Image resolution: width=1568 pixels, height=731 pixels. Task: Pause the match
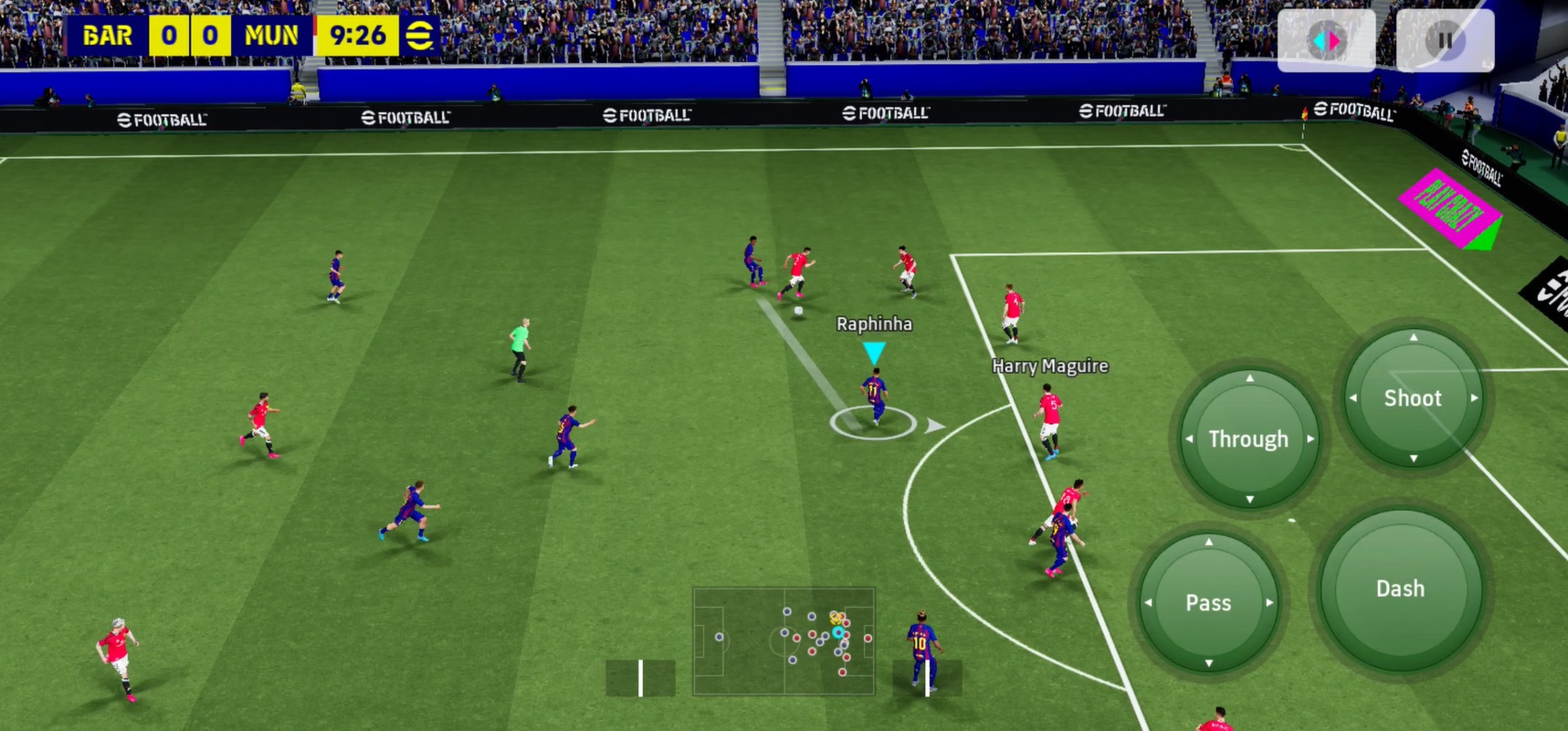[x=1445, y=40]
